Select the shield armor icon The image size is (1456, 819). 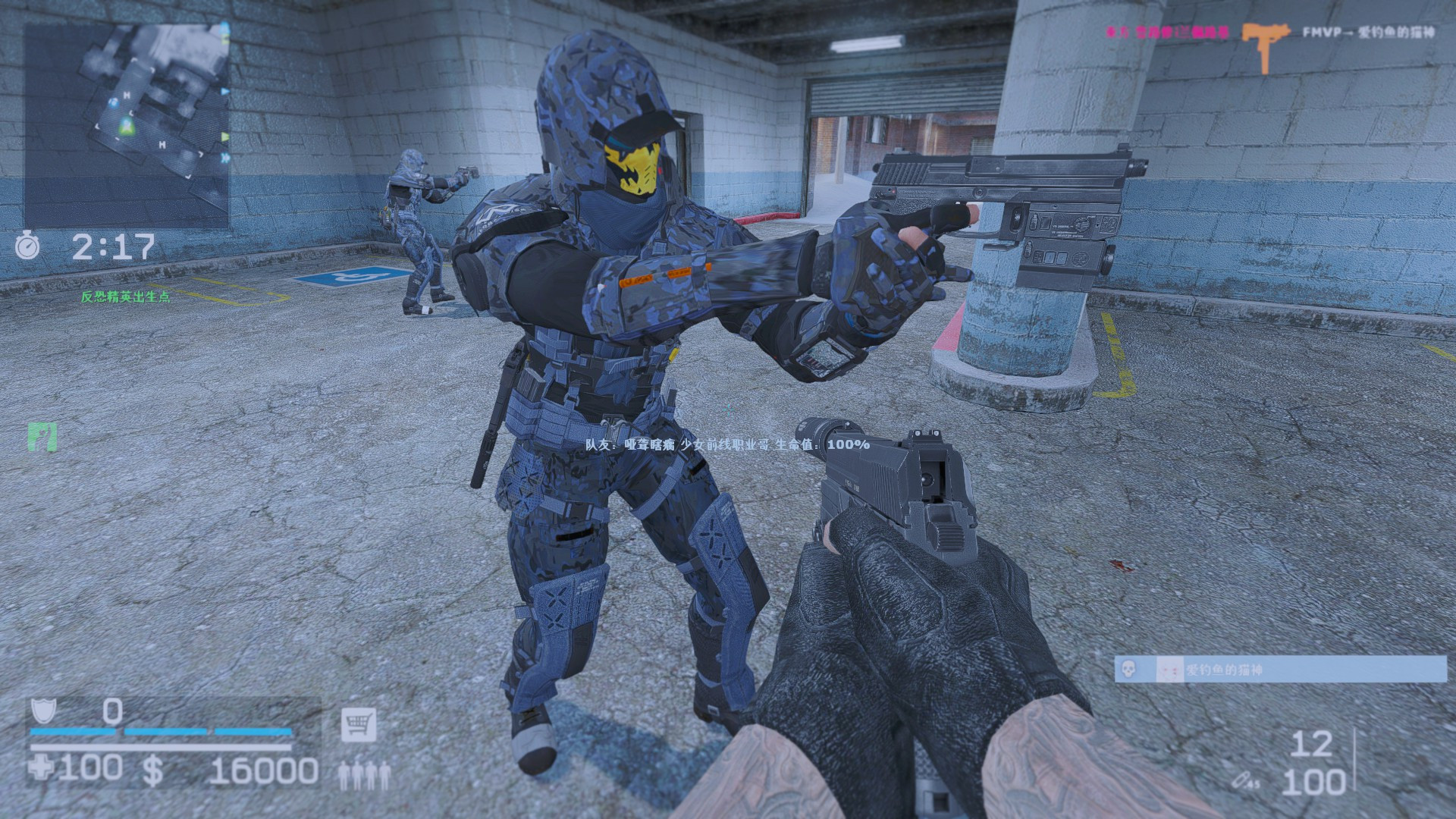[43, 711]
